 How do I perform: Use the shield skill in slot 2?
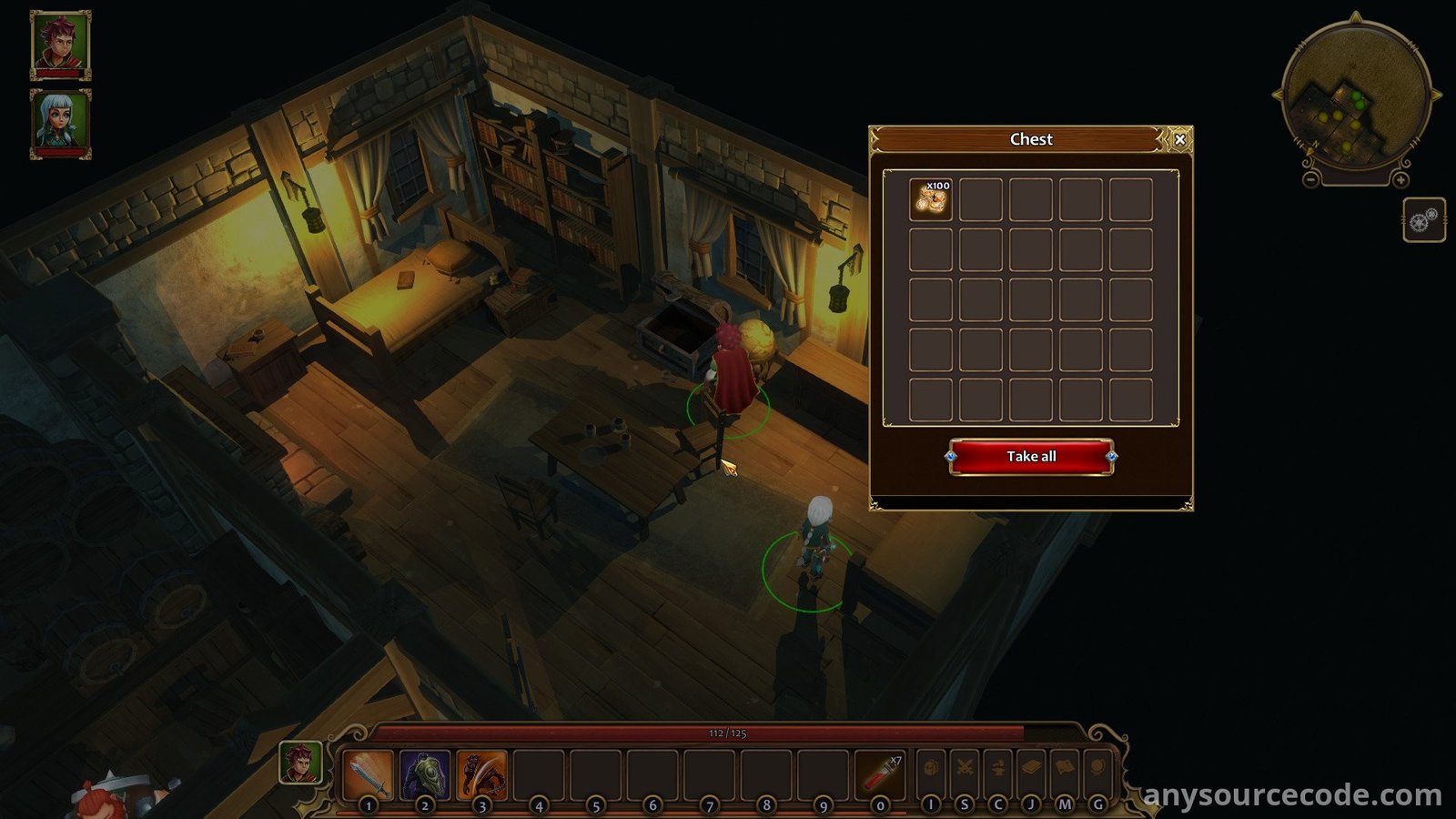425,773
